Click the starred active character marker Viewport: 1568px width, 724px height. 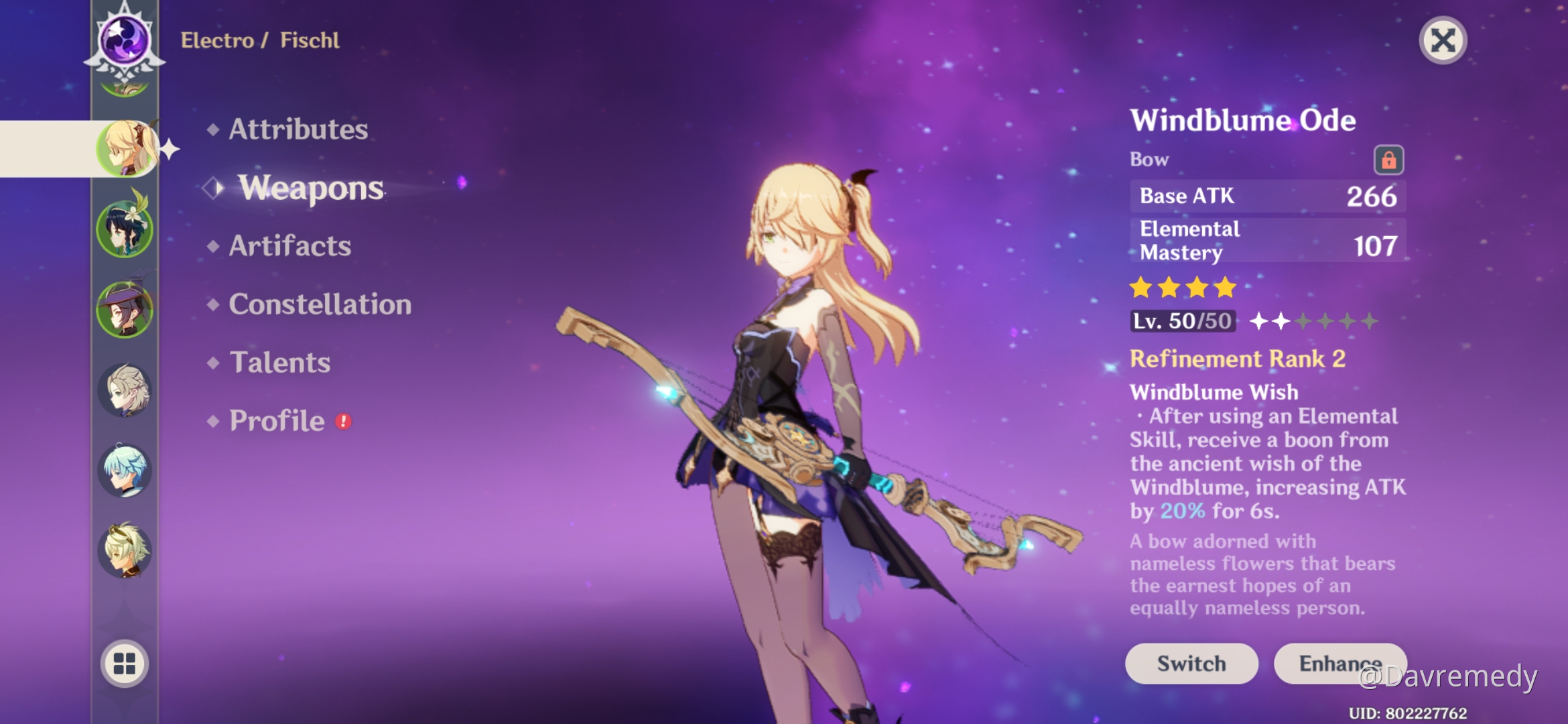(x=170, y=149)
